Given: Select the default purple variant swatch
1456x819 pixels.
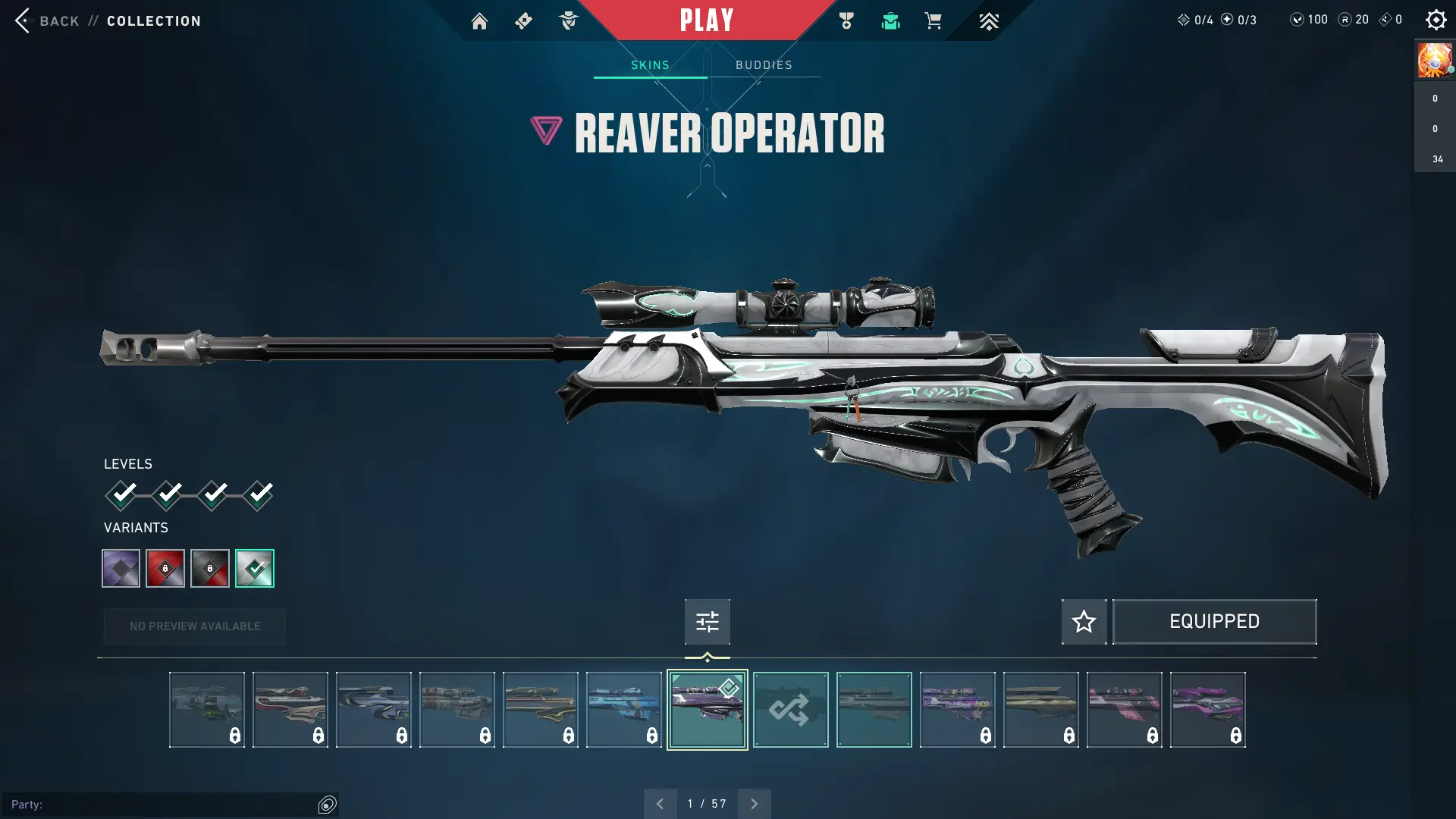Looking at the screenshot, I should [121, 568].
